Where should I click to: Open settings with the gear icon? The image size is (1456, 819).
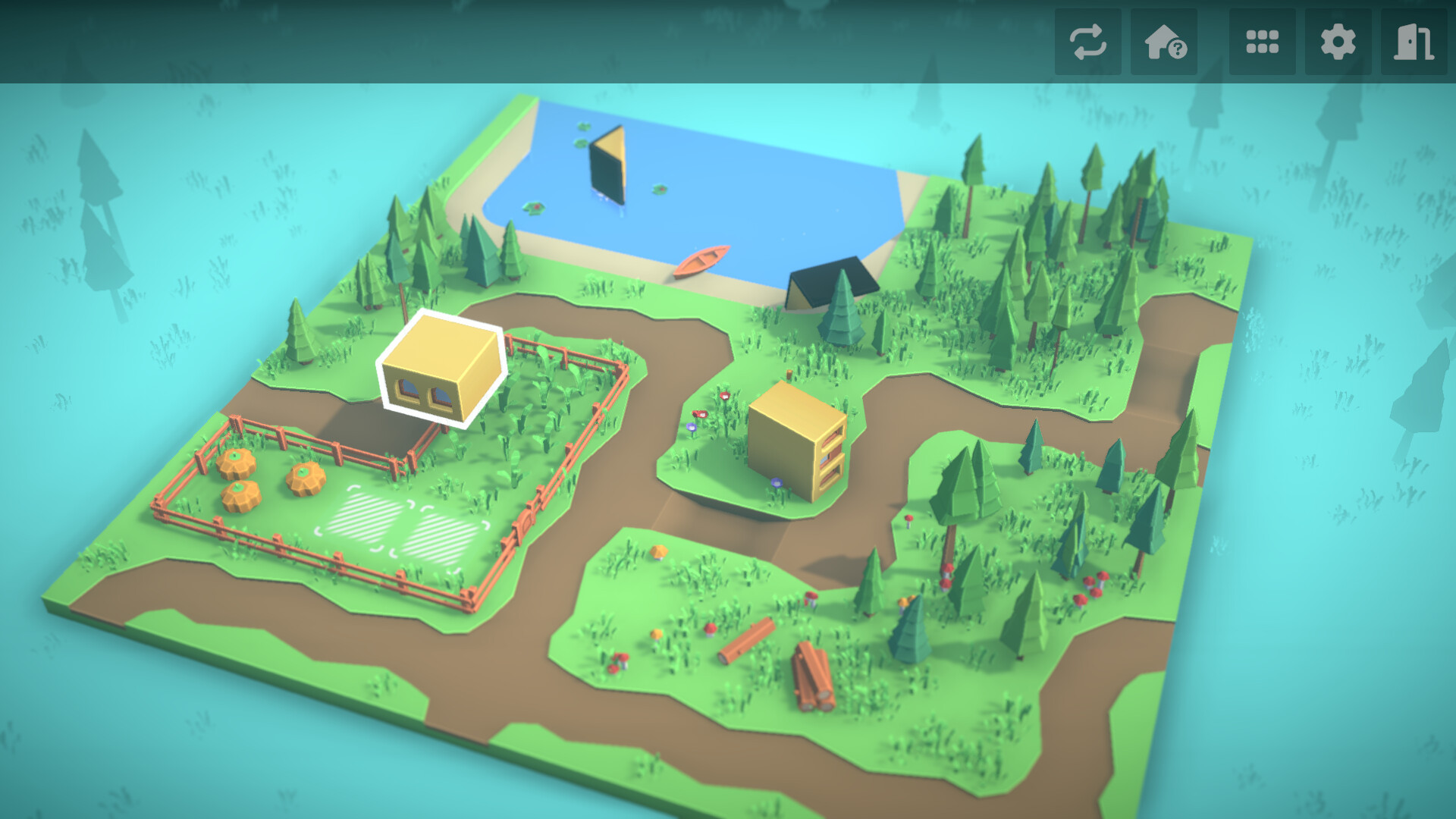point(1338,42)
